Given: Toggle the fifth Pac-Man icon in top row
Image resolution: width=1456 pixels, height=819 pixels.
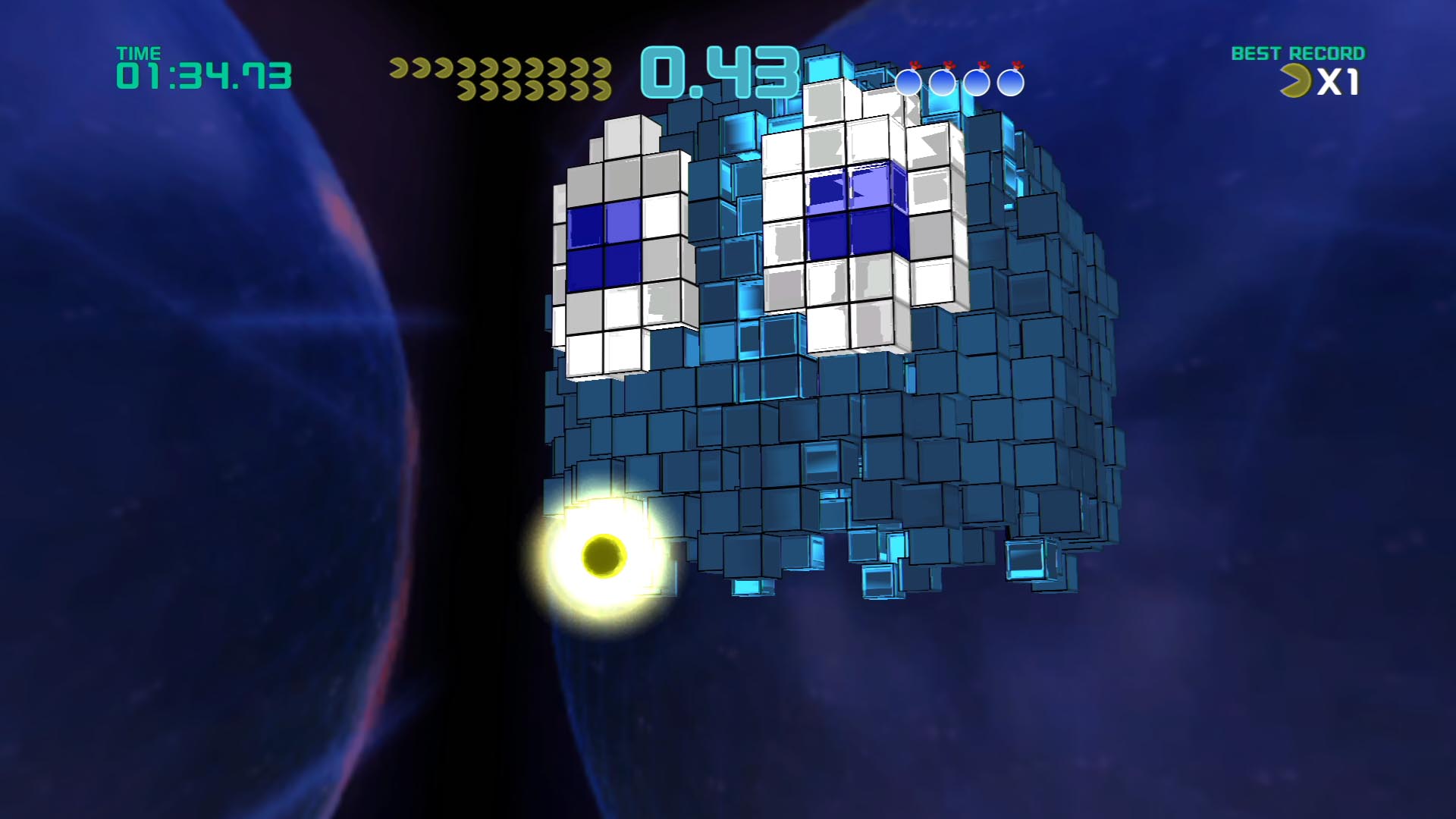Looking at the screenshot, I should pyautogui.click(x=488, y=68).
